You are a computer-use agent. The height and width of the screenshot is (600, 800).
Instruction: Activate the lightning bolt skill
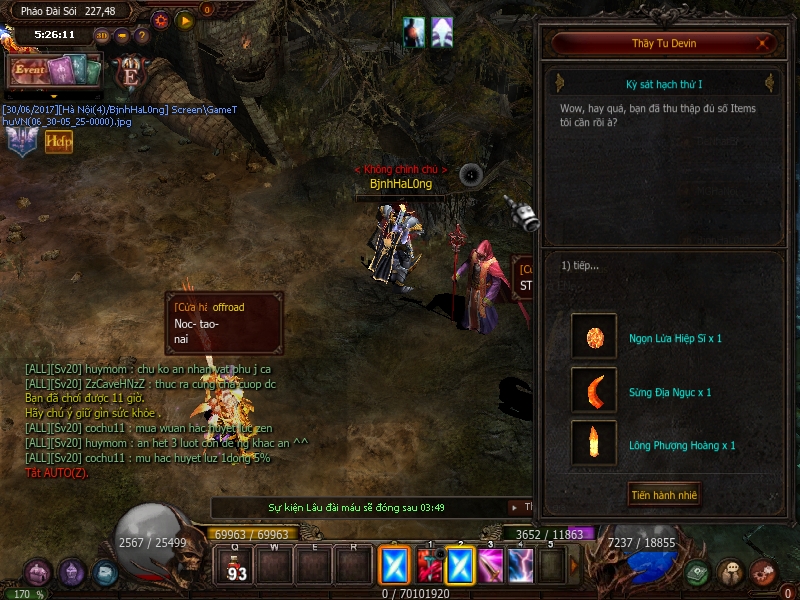click(521, 566)
